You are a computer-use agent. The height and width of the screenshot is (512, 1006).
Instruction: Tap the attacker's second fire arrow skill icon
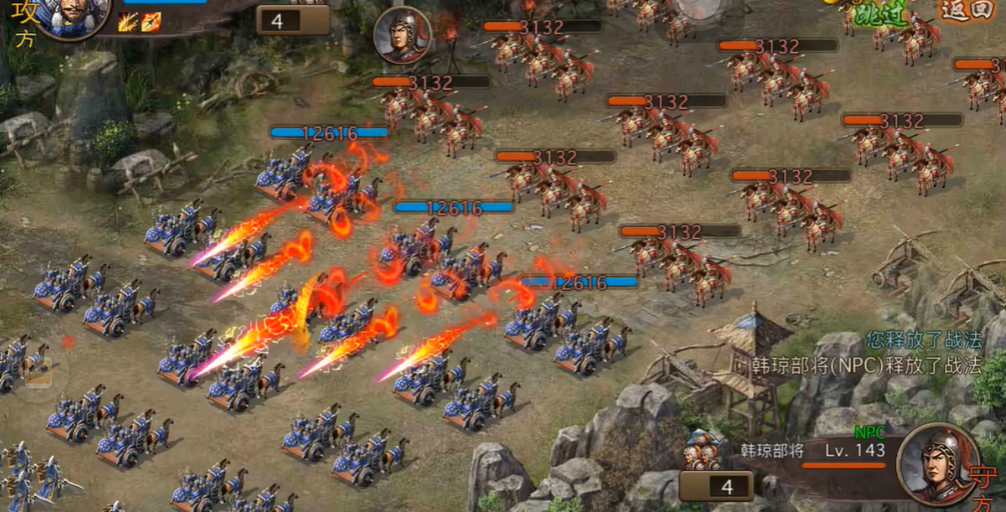pos(150,21)
